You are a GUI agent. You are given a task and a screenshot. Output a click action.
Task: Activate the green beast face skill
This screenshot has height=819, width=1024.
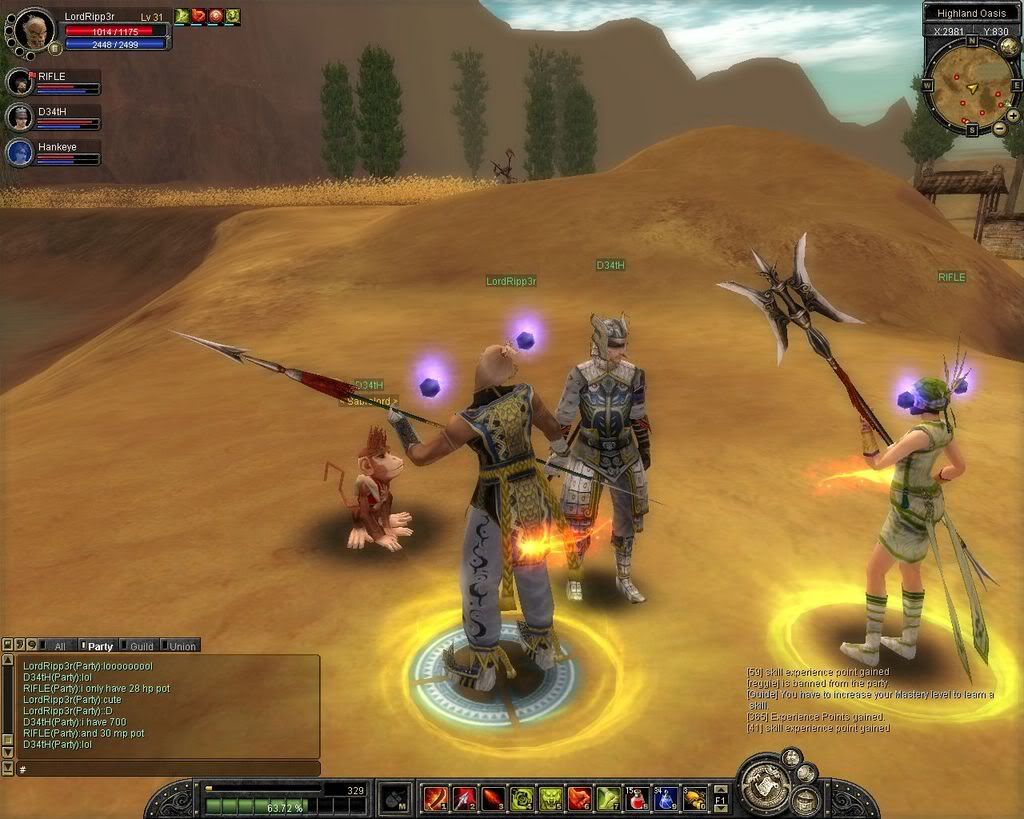coord(550,798)
